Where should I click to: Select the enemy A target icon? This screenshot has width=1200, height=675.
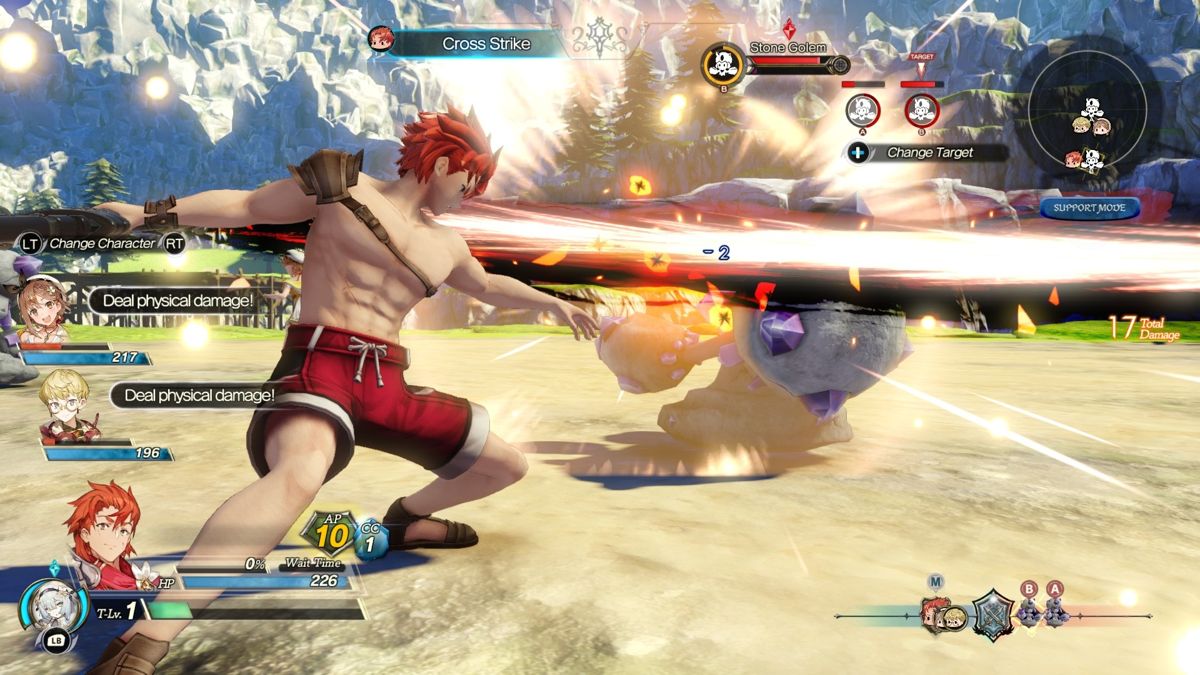862,110
